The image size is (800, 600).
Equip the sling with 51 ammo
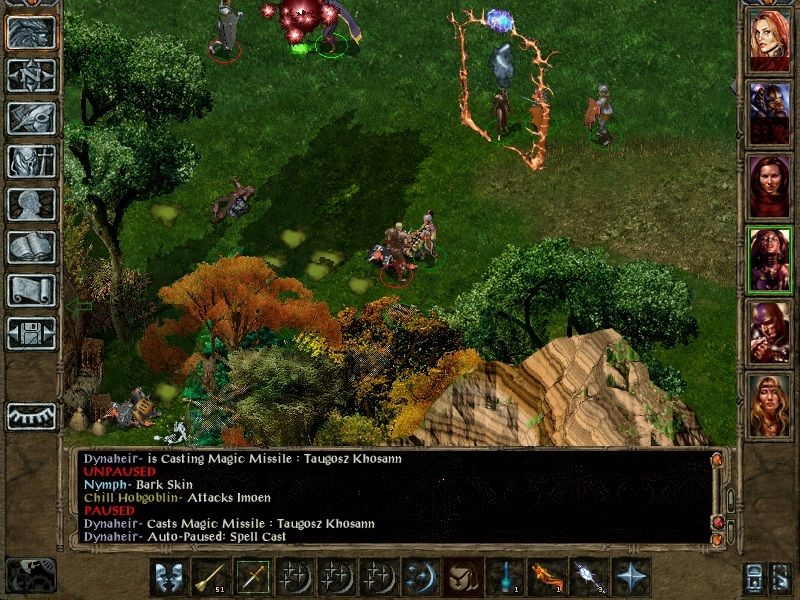click(x=210, y=578)
